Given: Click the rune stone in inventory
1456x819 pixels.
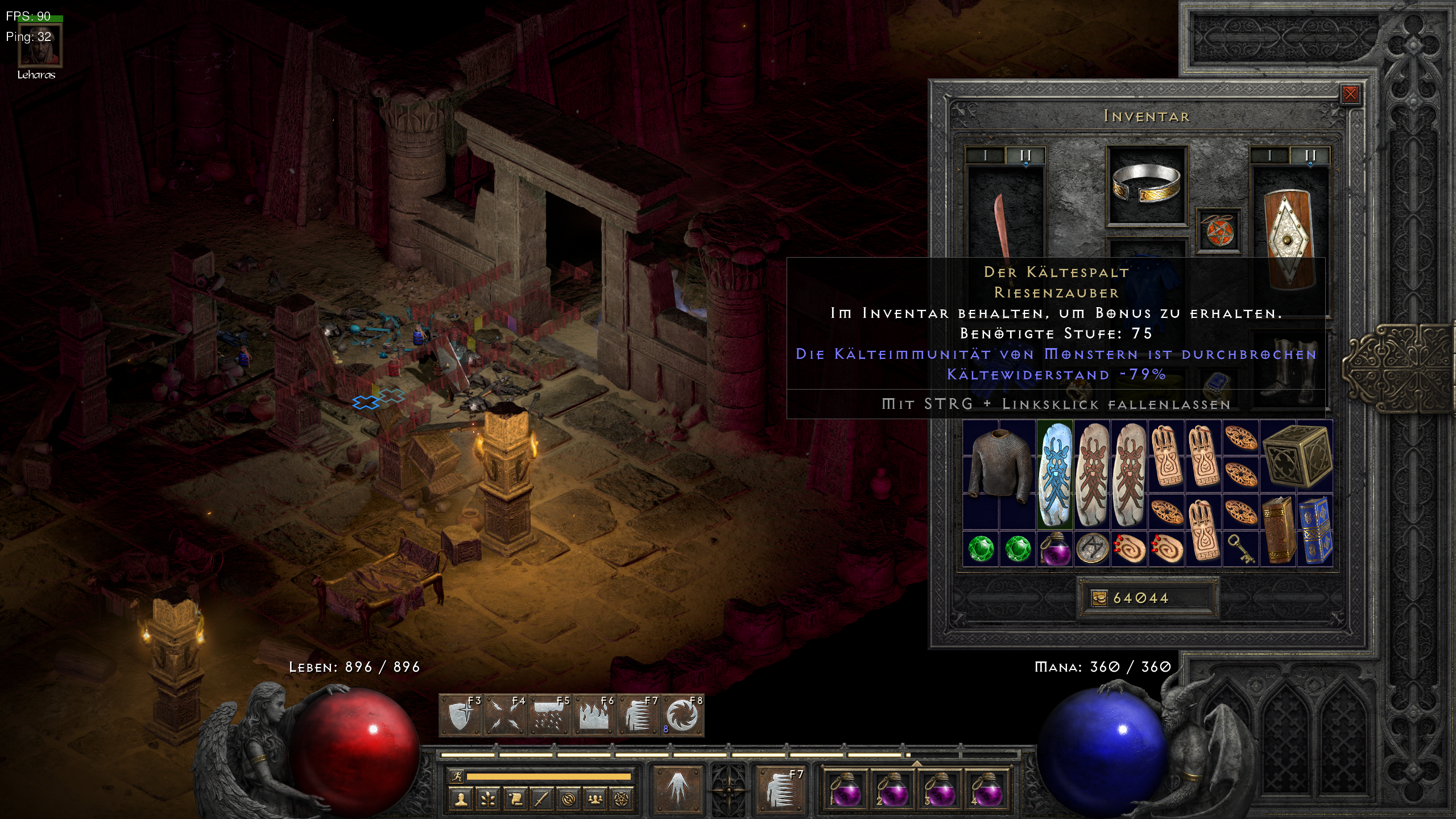Looking at the screenshot, I should click(x=1091, y=549).
